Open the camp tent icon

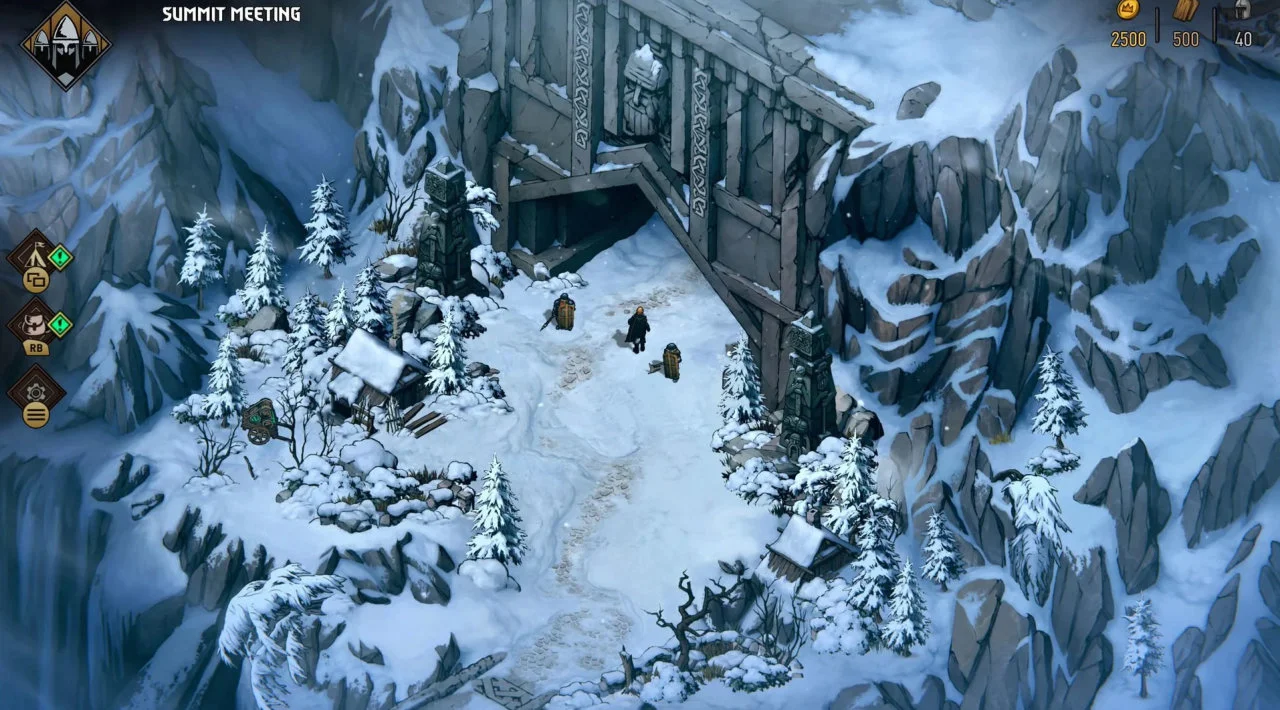[32, 254]
